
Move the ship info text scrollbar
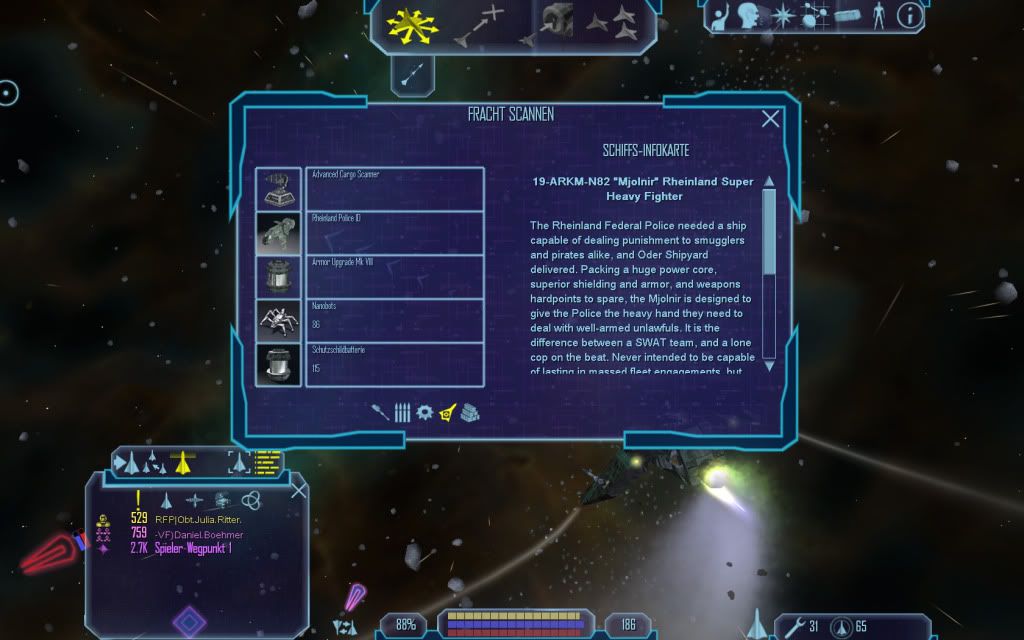click(x=769, y=230)
